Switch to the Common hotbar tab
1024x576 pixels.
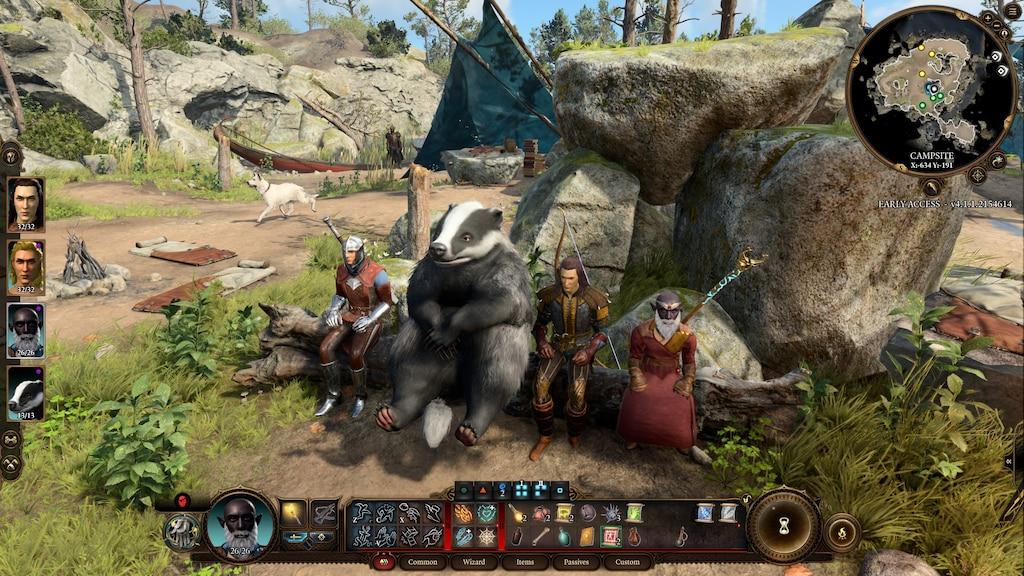[x=422, y=563]
